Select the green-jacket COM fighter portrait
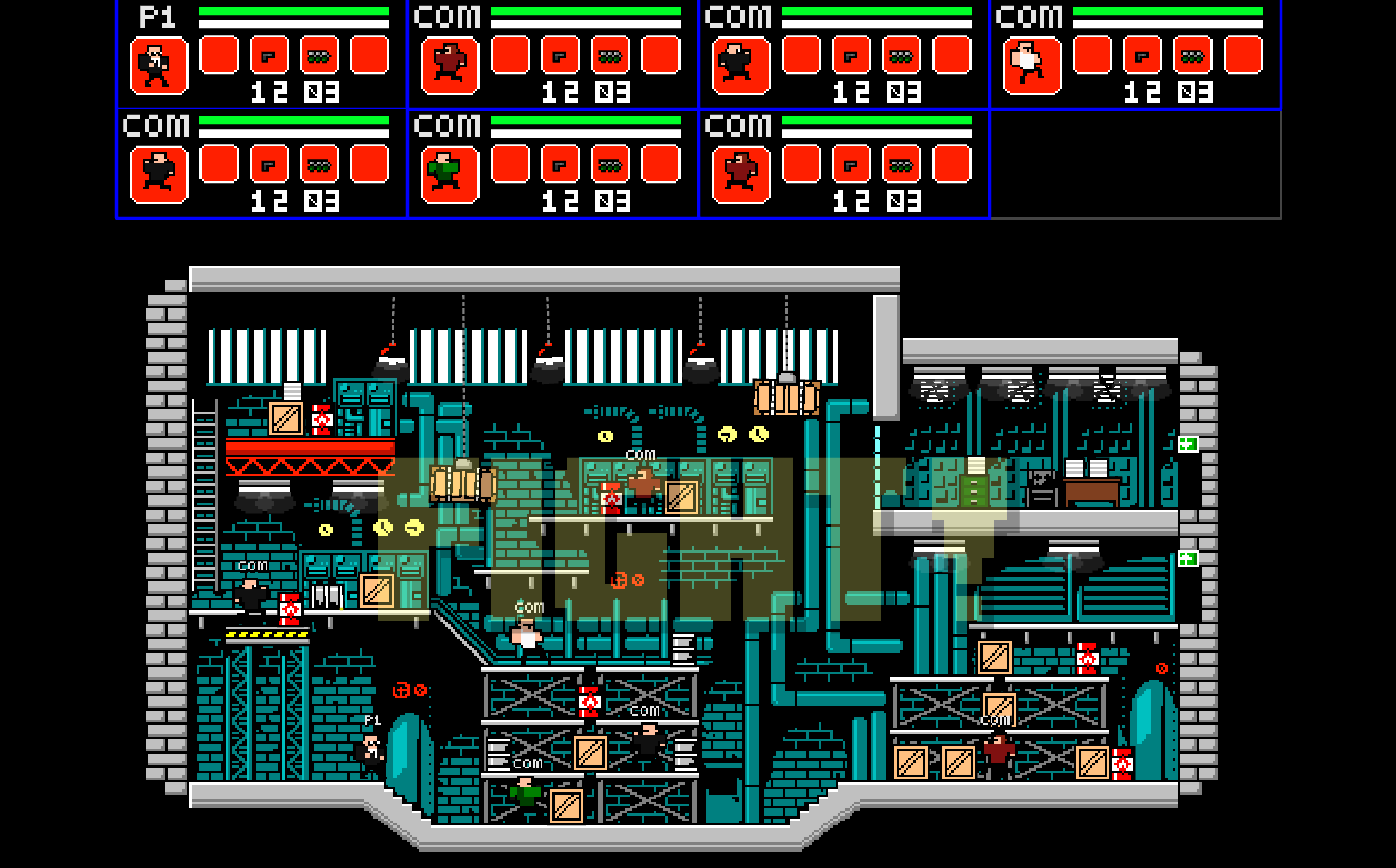The height and width of the screenshot is (868, 1396). pyautogui.click(x=450, y=175)
